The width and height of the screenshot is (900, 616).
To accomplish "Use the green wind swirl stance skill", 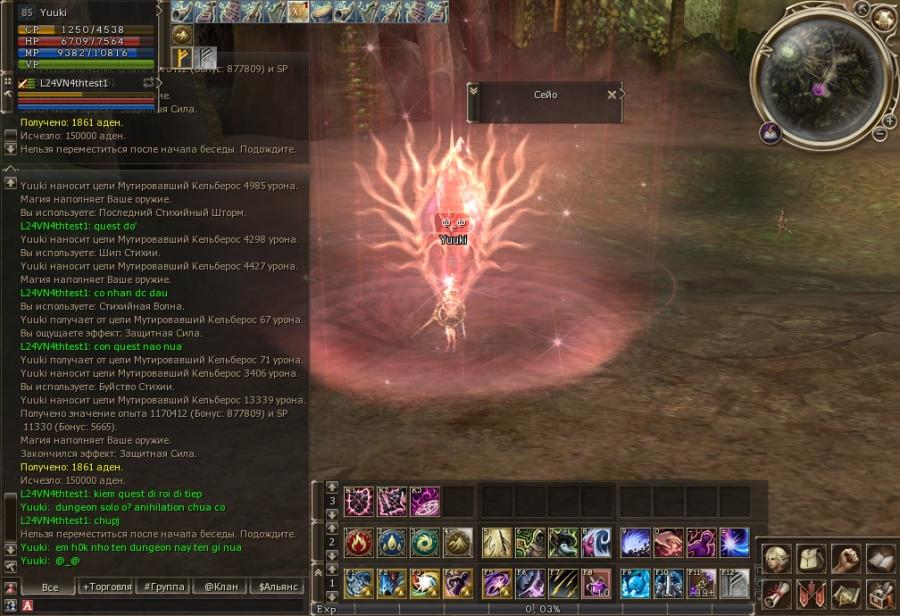I will point(425,543).
